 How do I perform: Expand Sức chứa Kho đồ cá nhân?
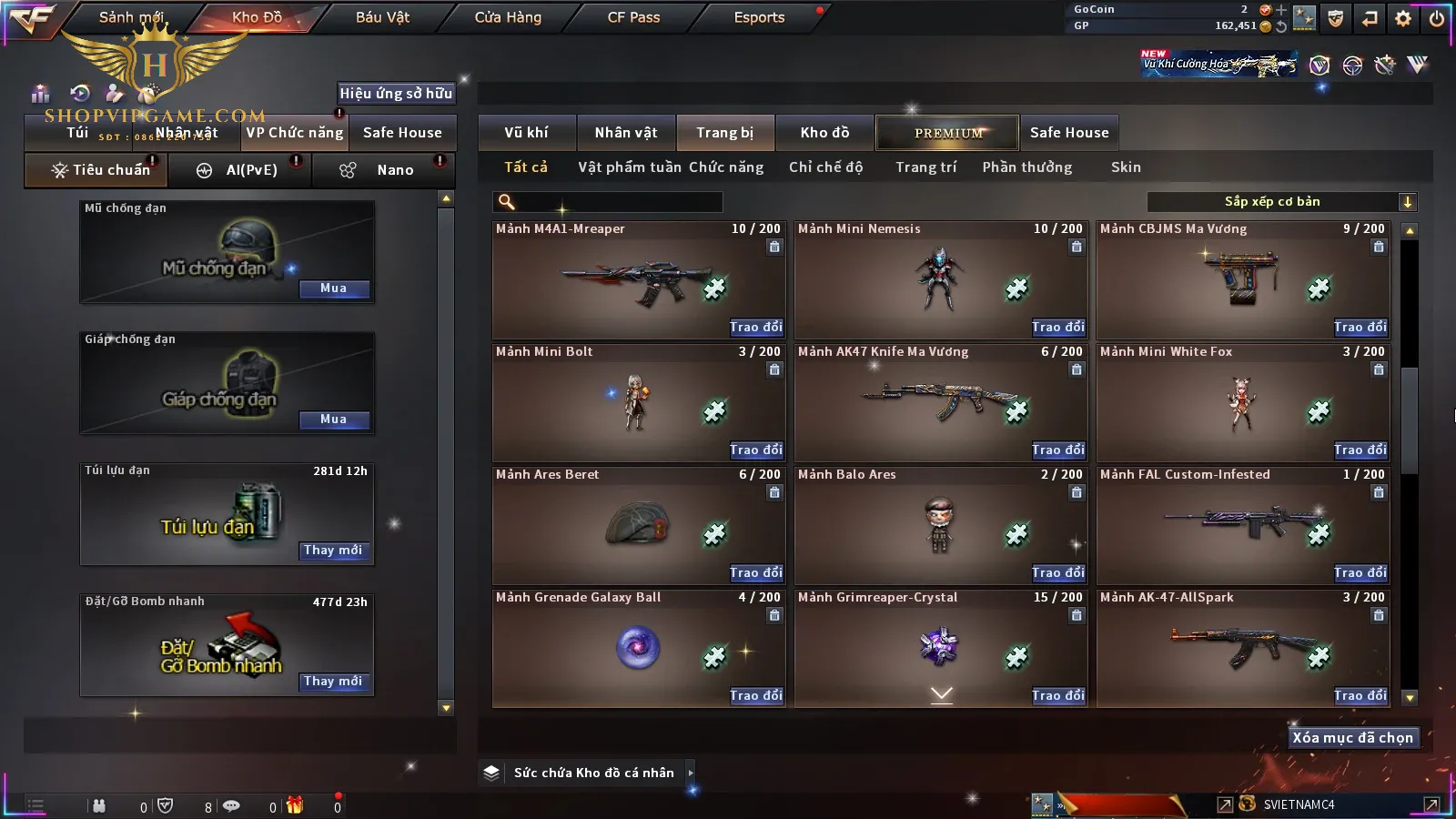(691, 773)
